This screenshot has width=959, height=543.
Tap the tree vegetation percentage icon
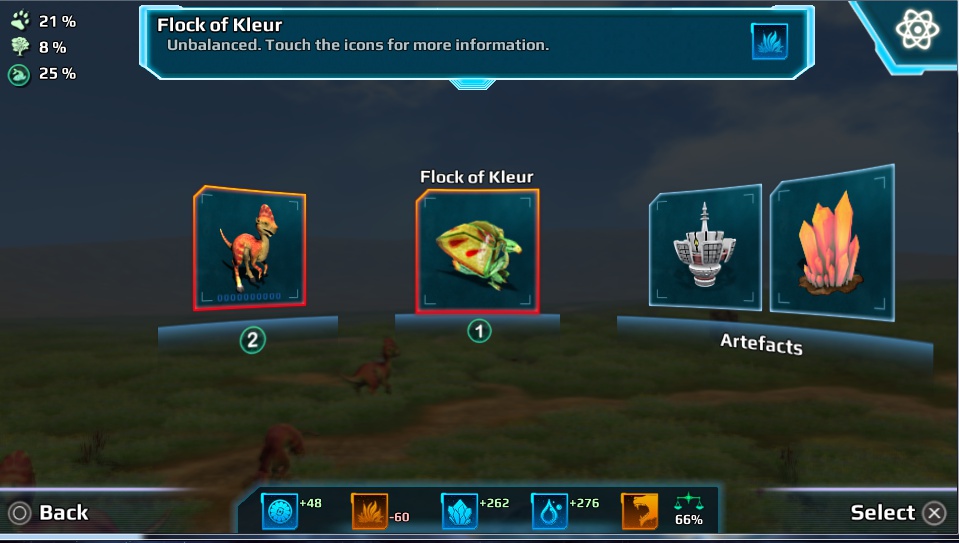click(19, 47)
